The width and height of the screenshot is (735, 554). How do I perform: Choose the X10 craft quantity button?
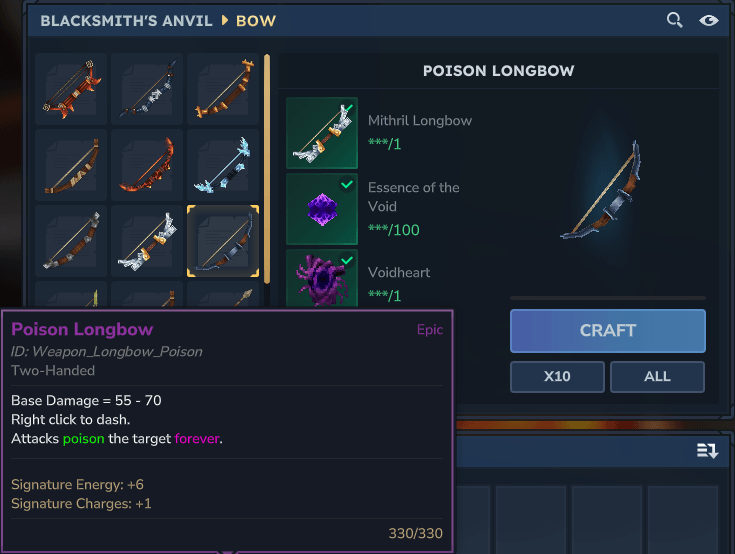(557, 377)
